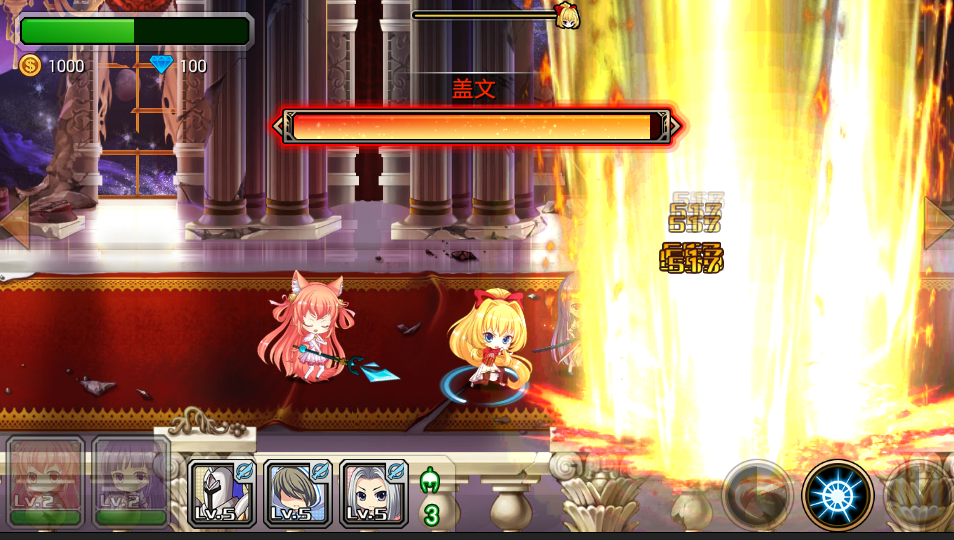Use the cooling-down swirl slash skill
This screenshot has height=540, width=954.
[757, 495]
